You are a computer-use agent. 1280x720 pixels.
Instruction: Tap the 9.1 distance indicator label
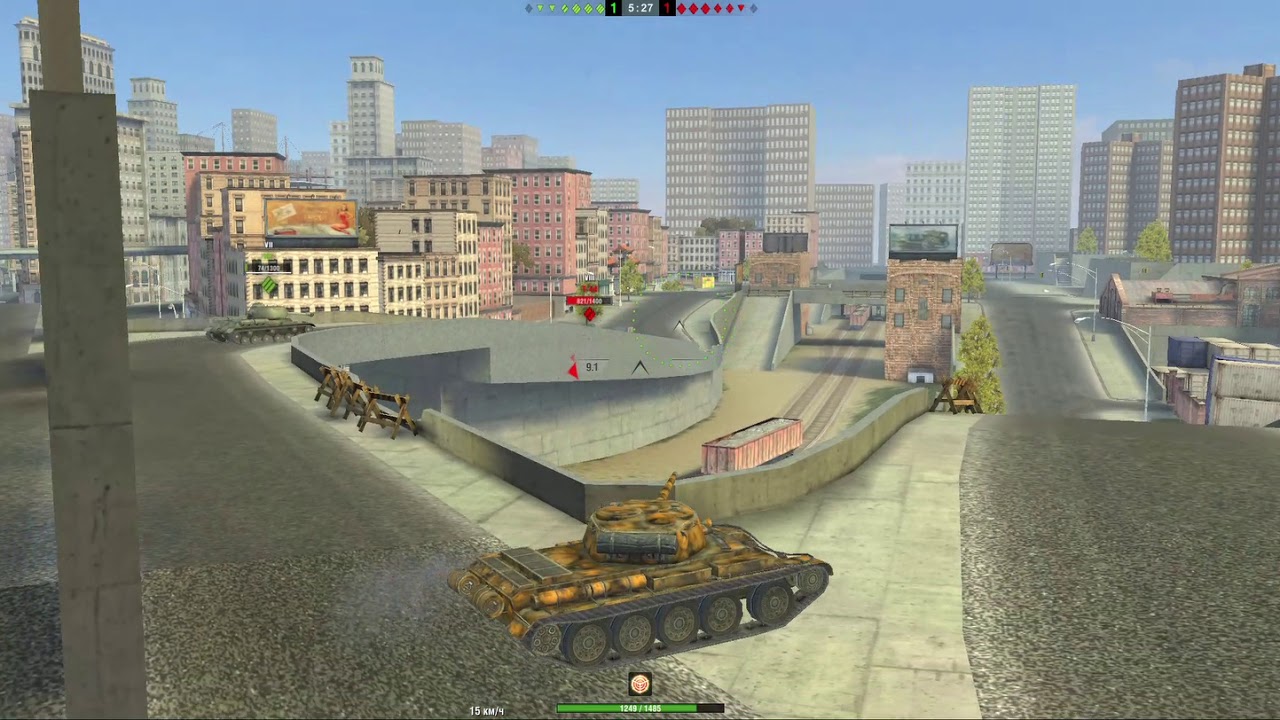pyautogui.click(x=591, y=366)
